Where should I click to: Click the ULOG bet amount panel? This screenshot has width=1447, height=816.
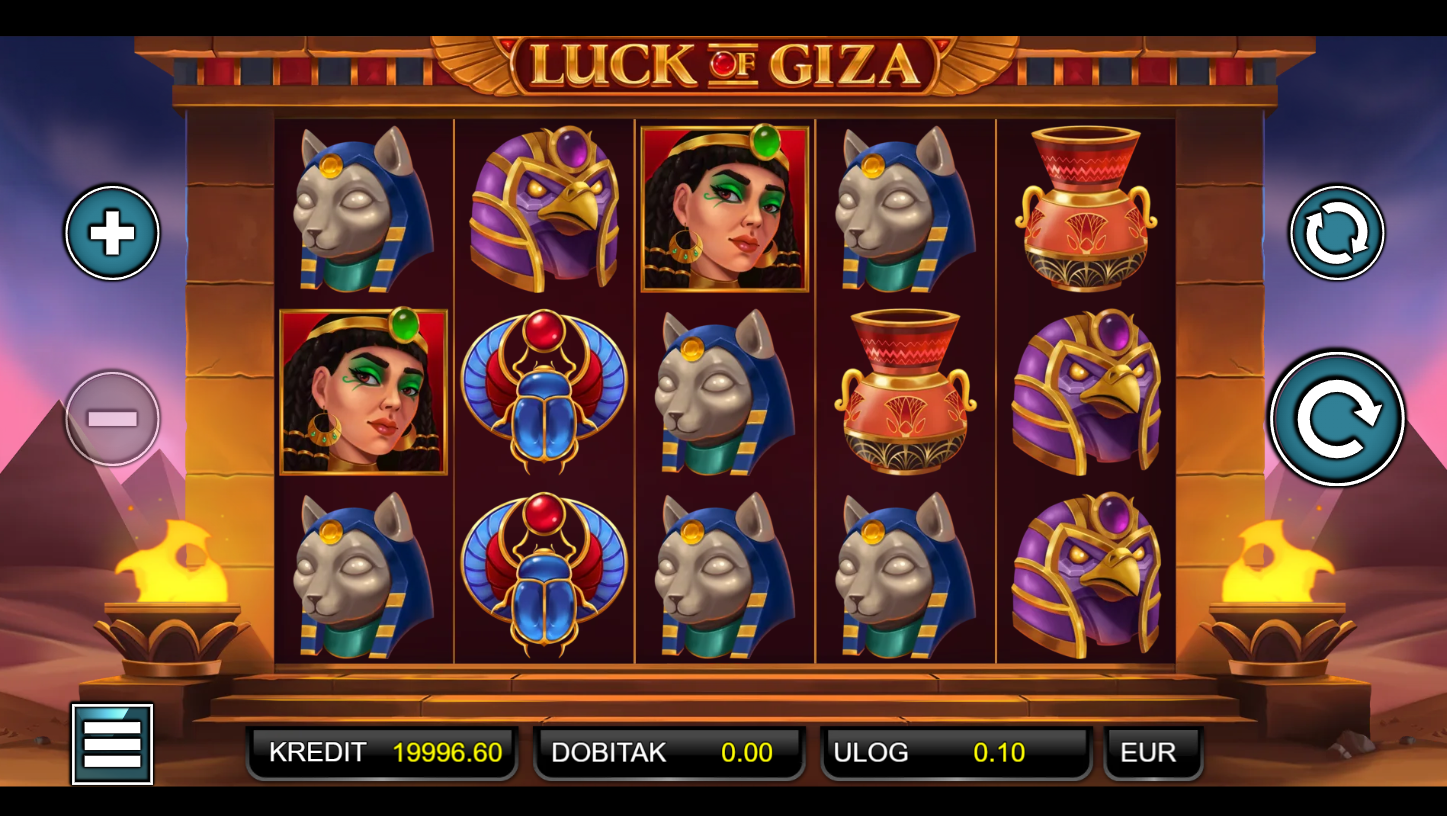coord(955,753)
